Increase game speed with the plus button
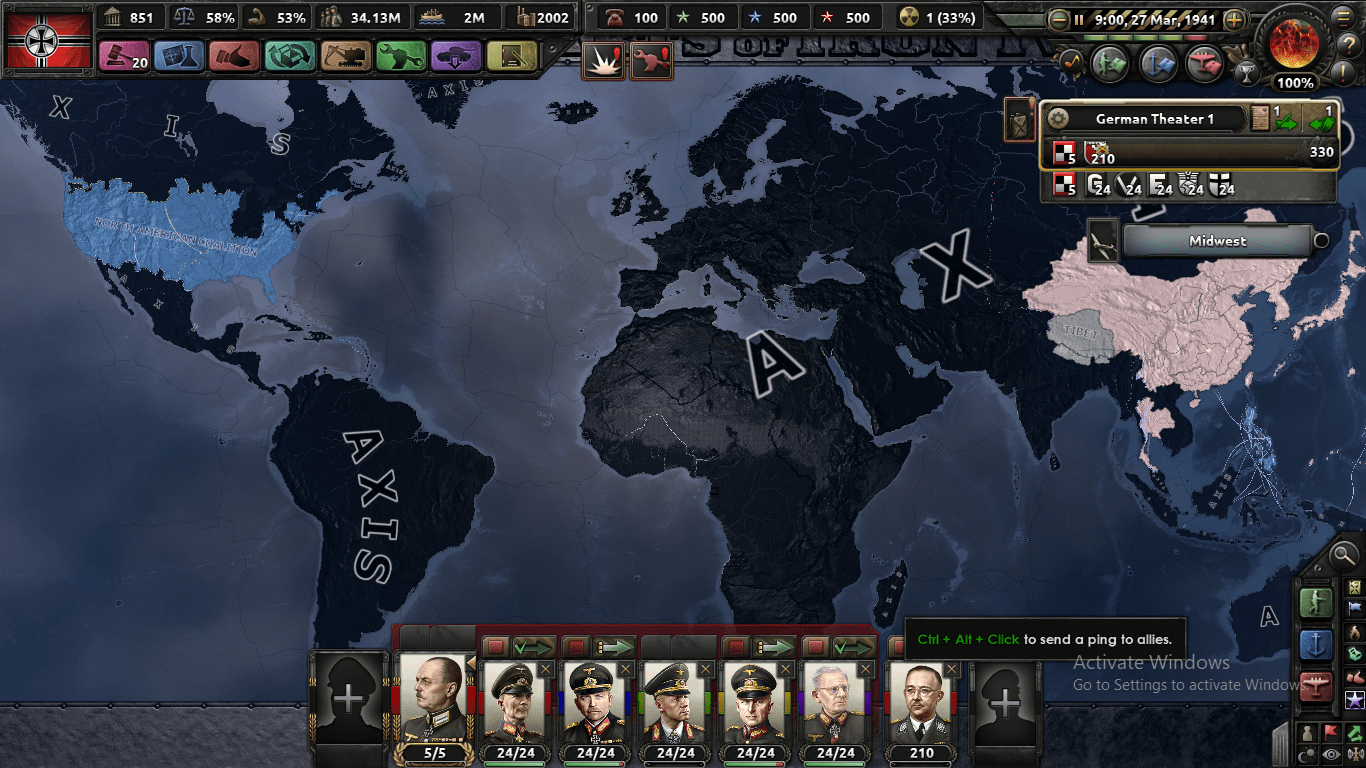This screenshot has height=768, width=1366. [x=1235, y=20]
